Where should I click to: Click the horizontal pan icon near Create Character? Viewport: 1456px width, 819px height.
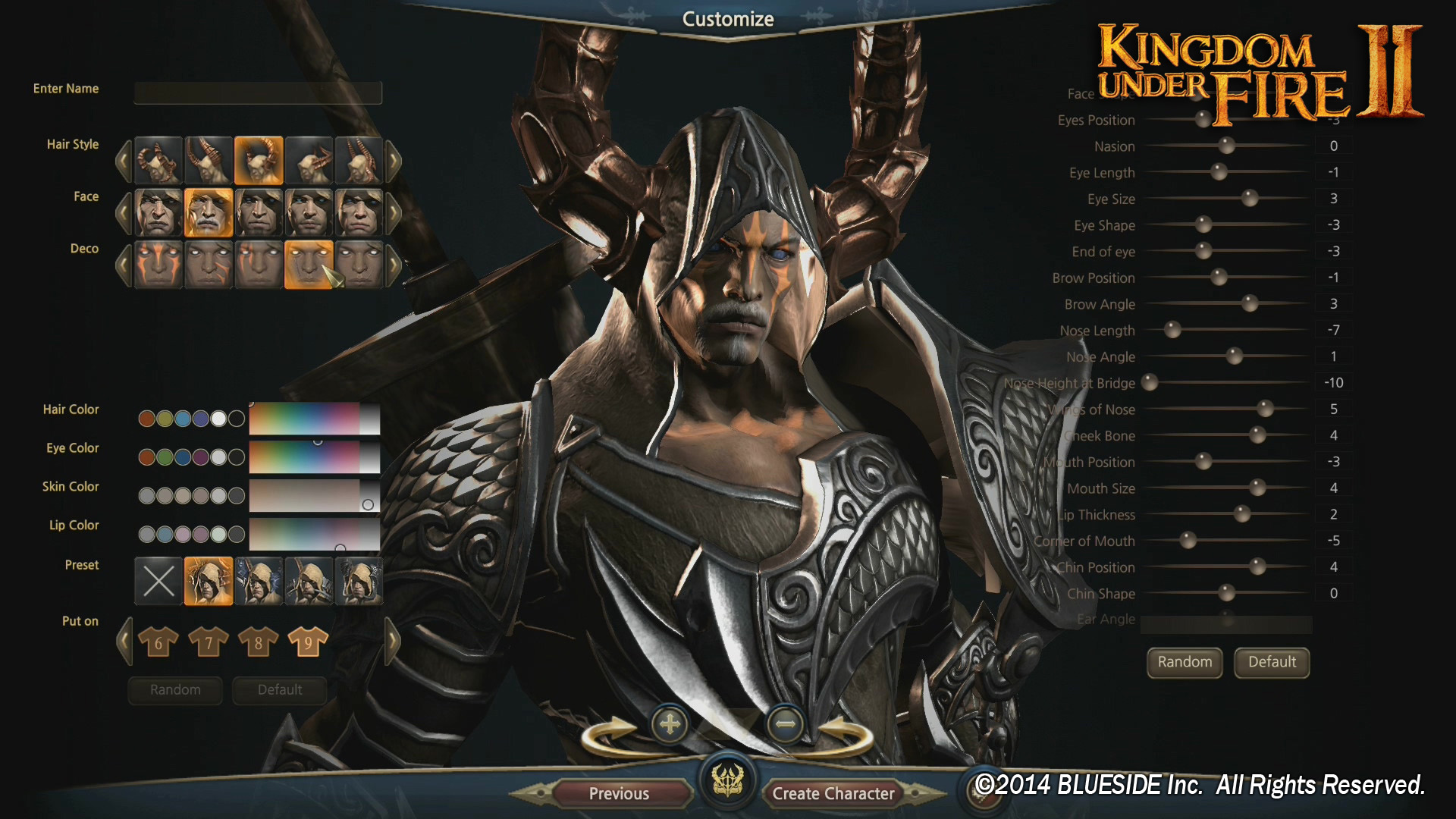point(786,724)
